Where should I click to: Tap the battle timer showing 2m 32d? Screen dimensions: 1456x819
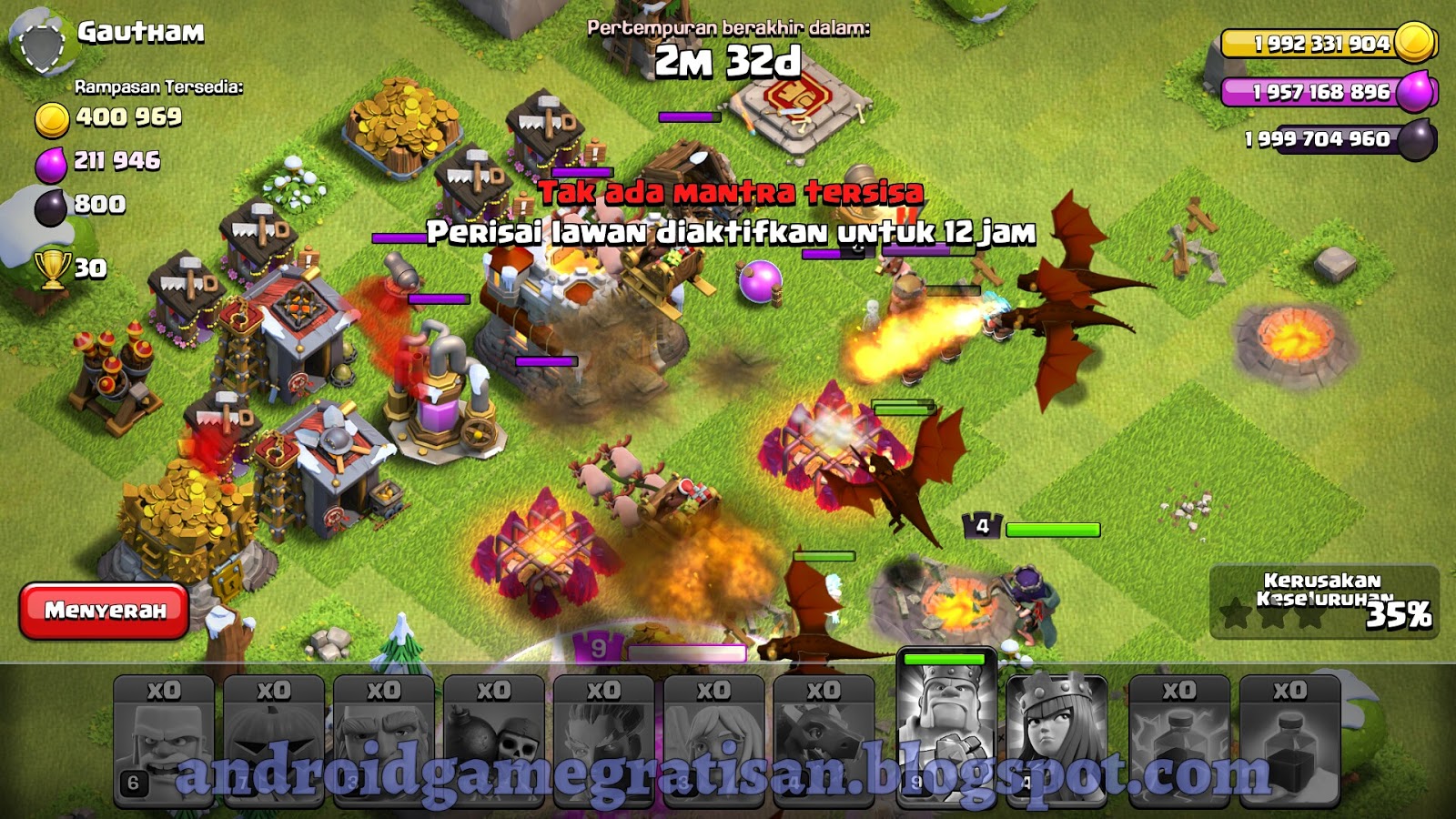click(728, 63)
